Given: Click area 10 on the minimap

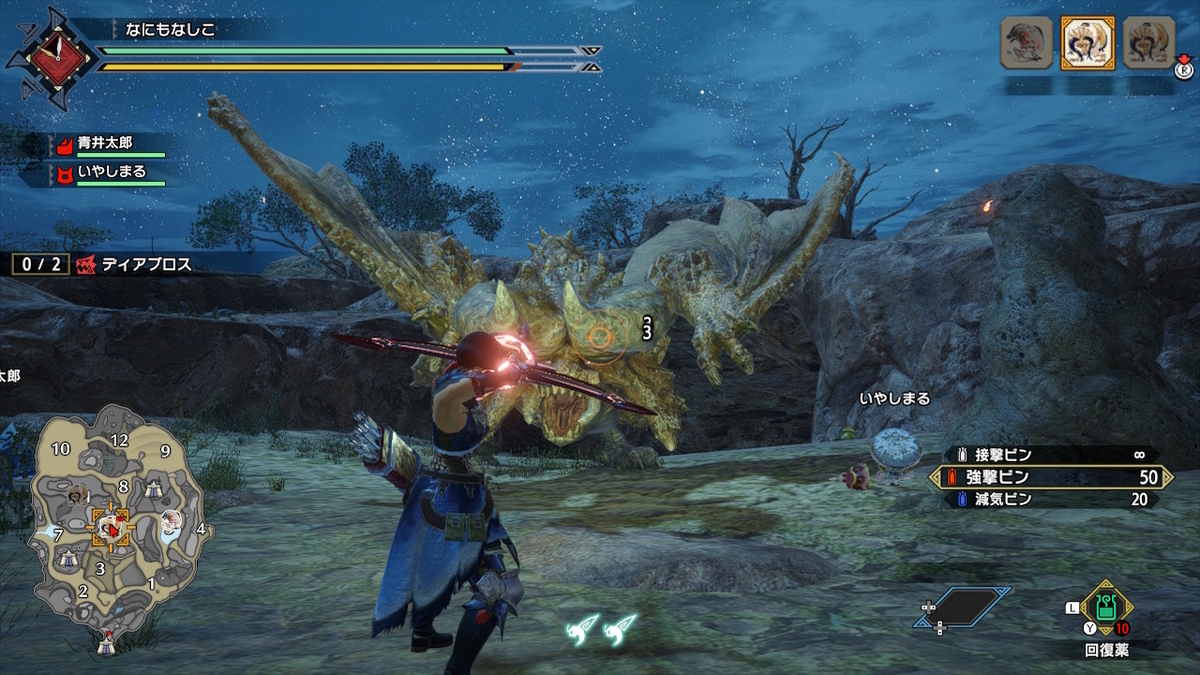Looking at the screenshot, I should click(x=60, y=449).
